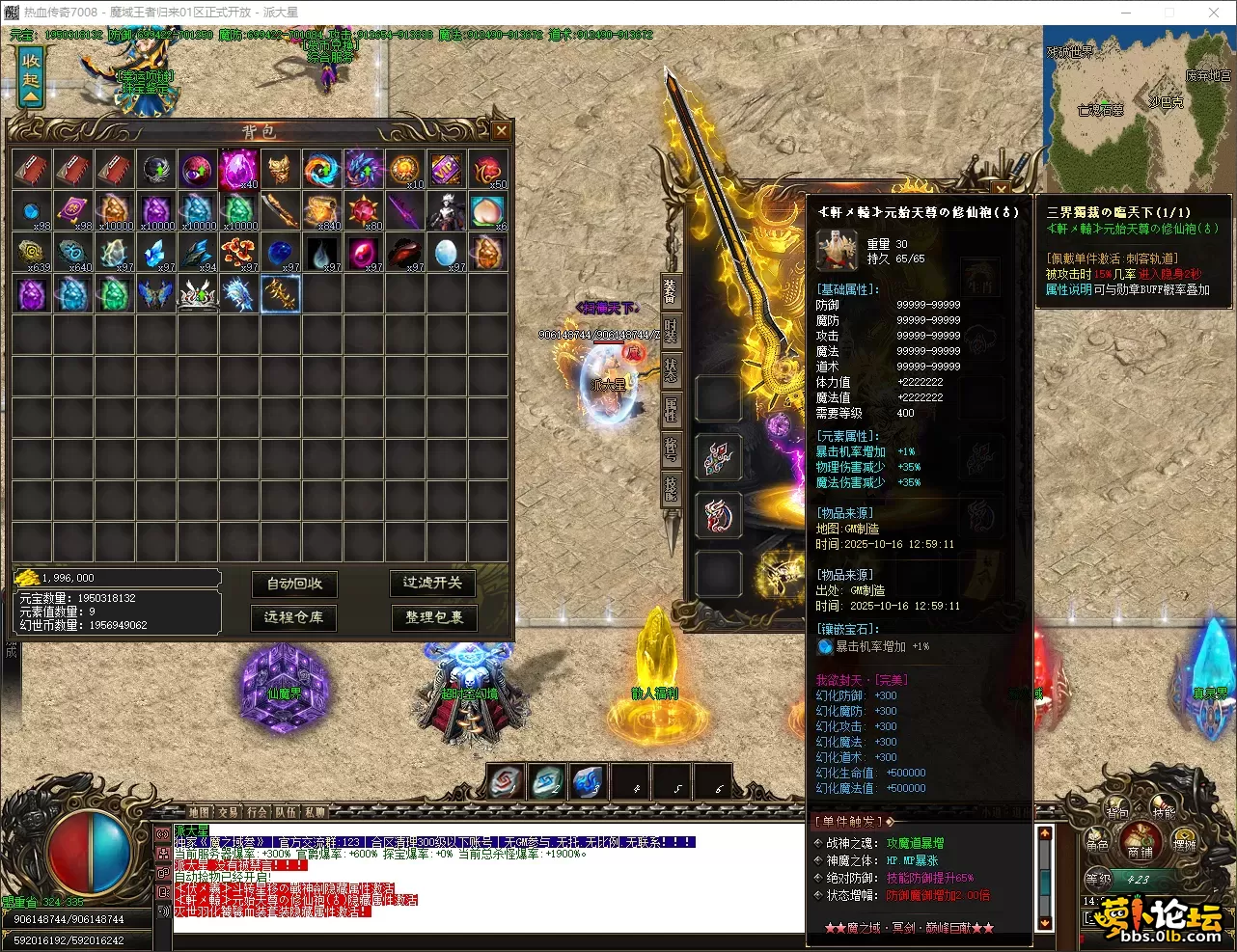
Task: Switch to the 时装 fashion tab
Action: (x=670, y=332)
